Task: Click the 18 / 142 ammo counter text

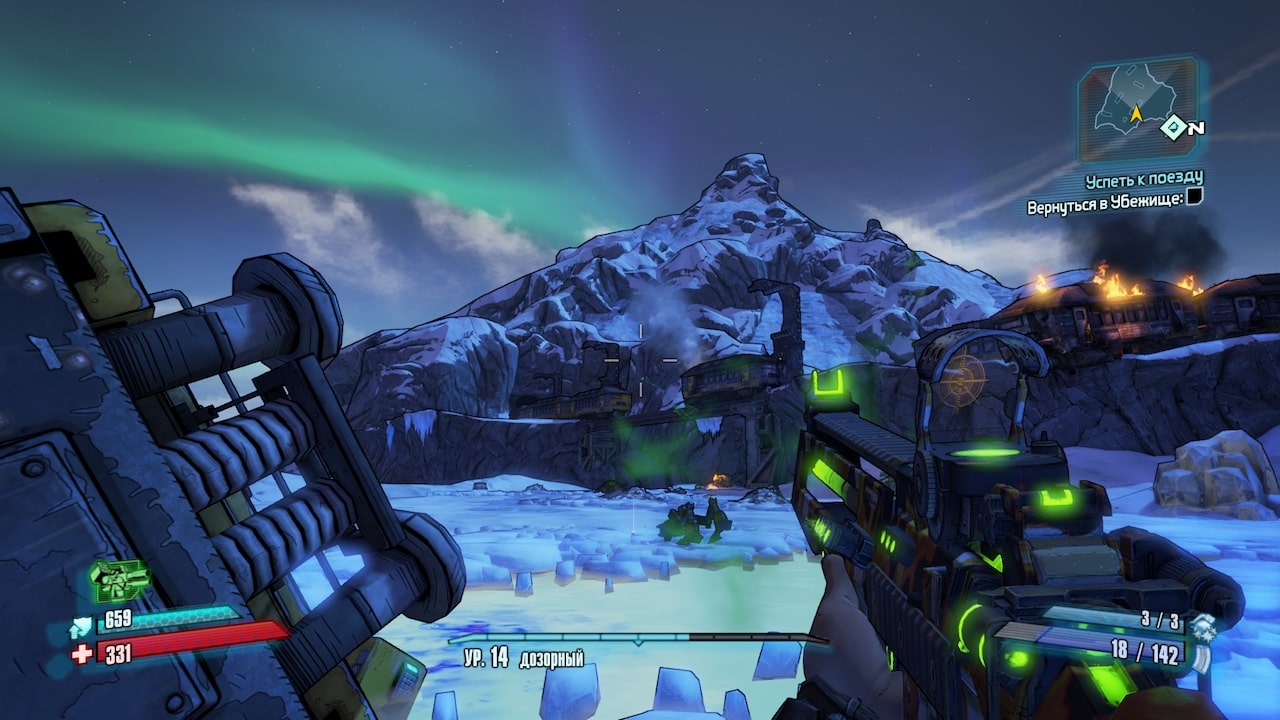Action: click(x=1144, y=654)
